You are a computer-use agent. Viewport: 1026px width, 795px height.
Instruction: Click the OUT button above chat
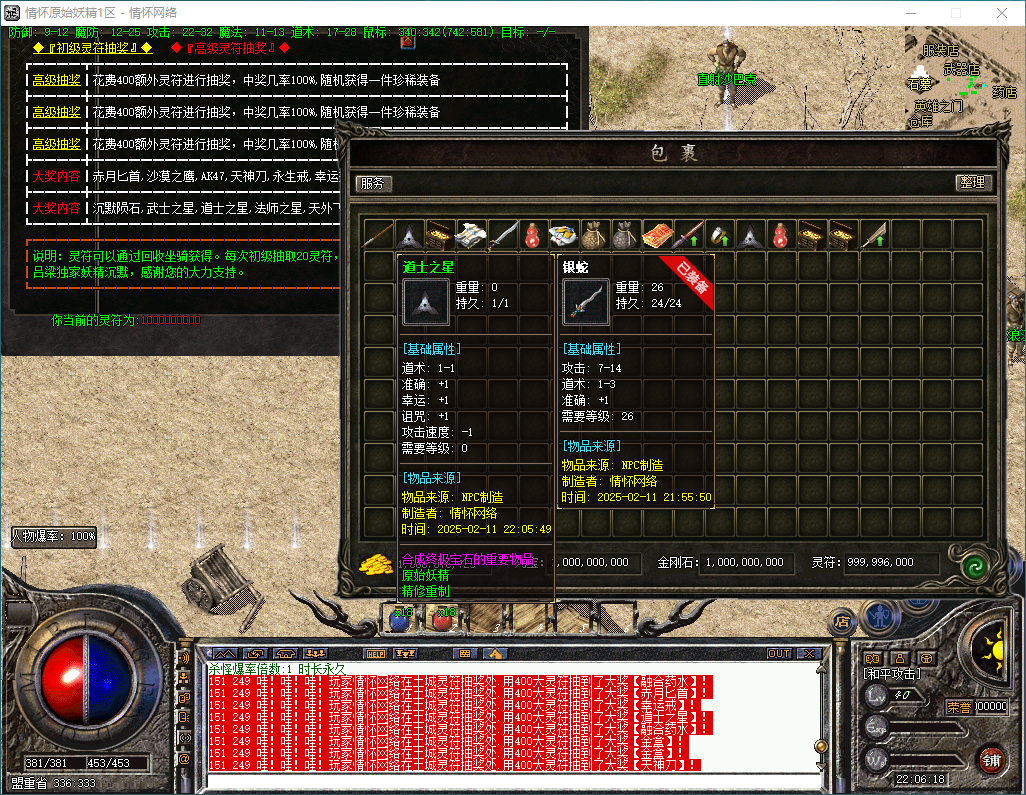(779, 653)
